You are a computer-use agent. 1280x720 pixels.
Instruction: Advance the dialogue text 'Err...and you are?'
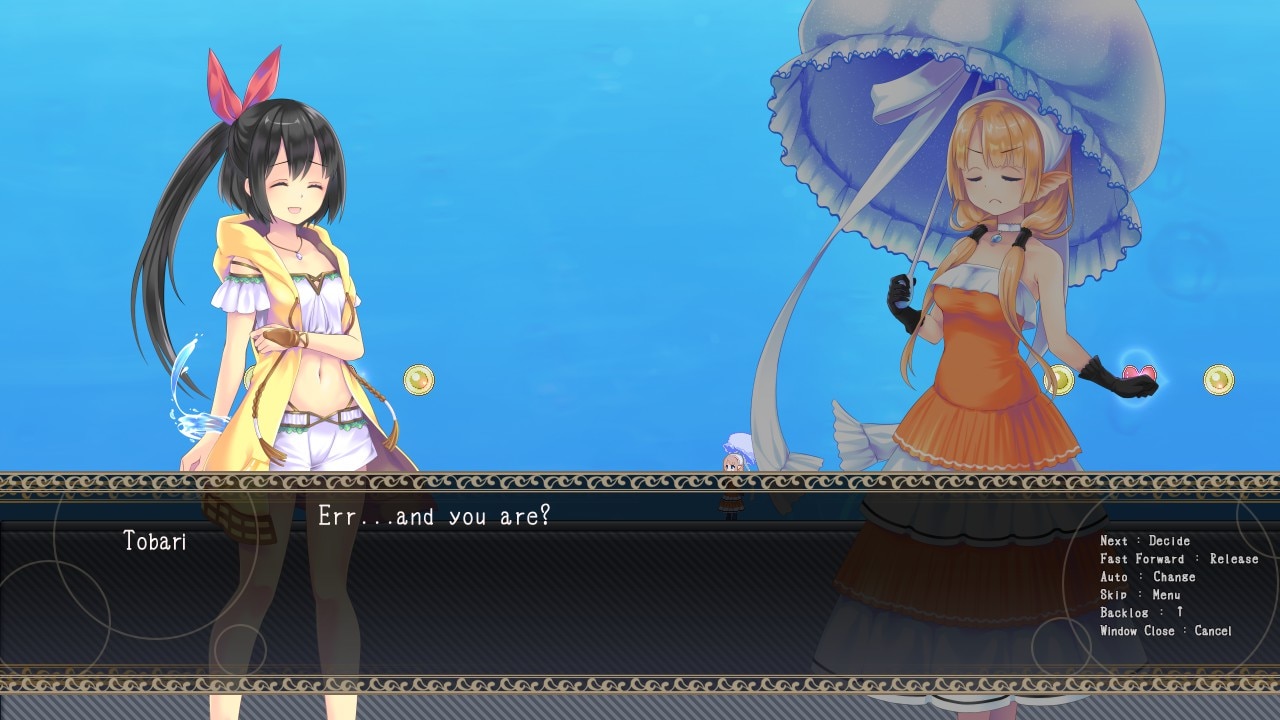pyautogui.click(x=435, y=517)
